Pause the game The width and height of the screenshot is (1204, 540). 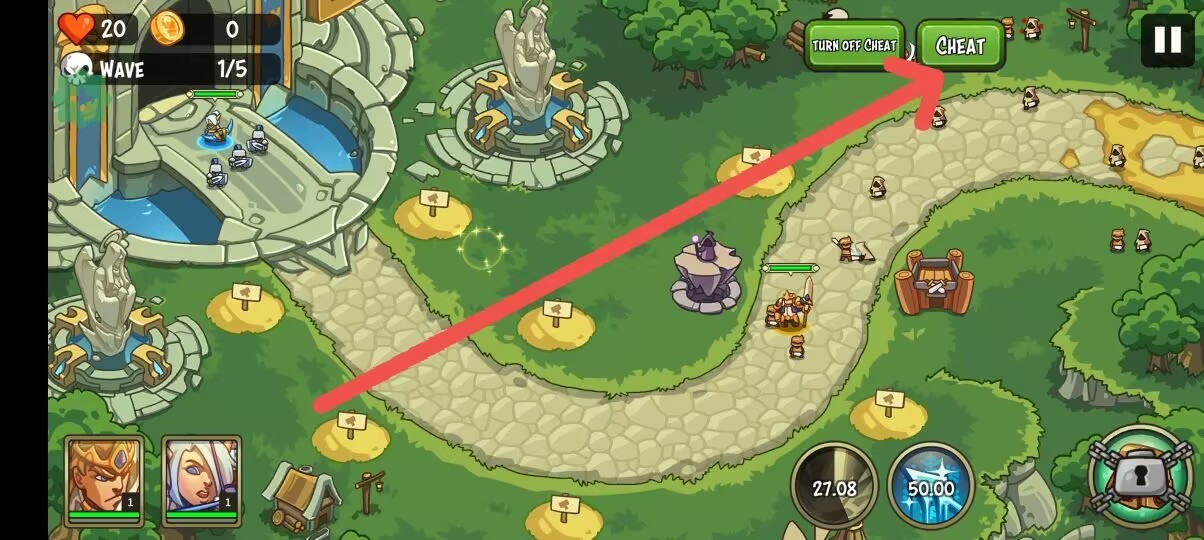pyautogui.click(x=1167, y=40)
